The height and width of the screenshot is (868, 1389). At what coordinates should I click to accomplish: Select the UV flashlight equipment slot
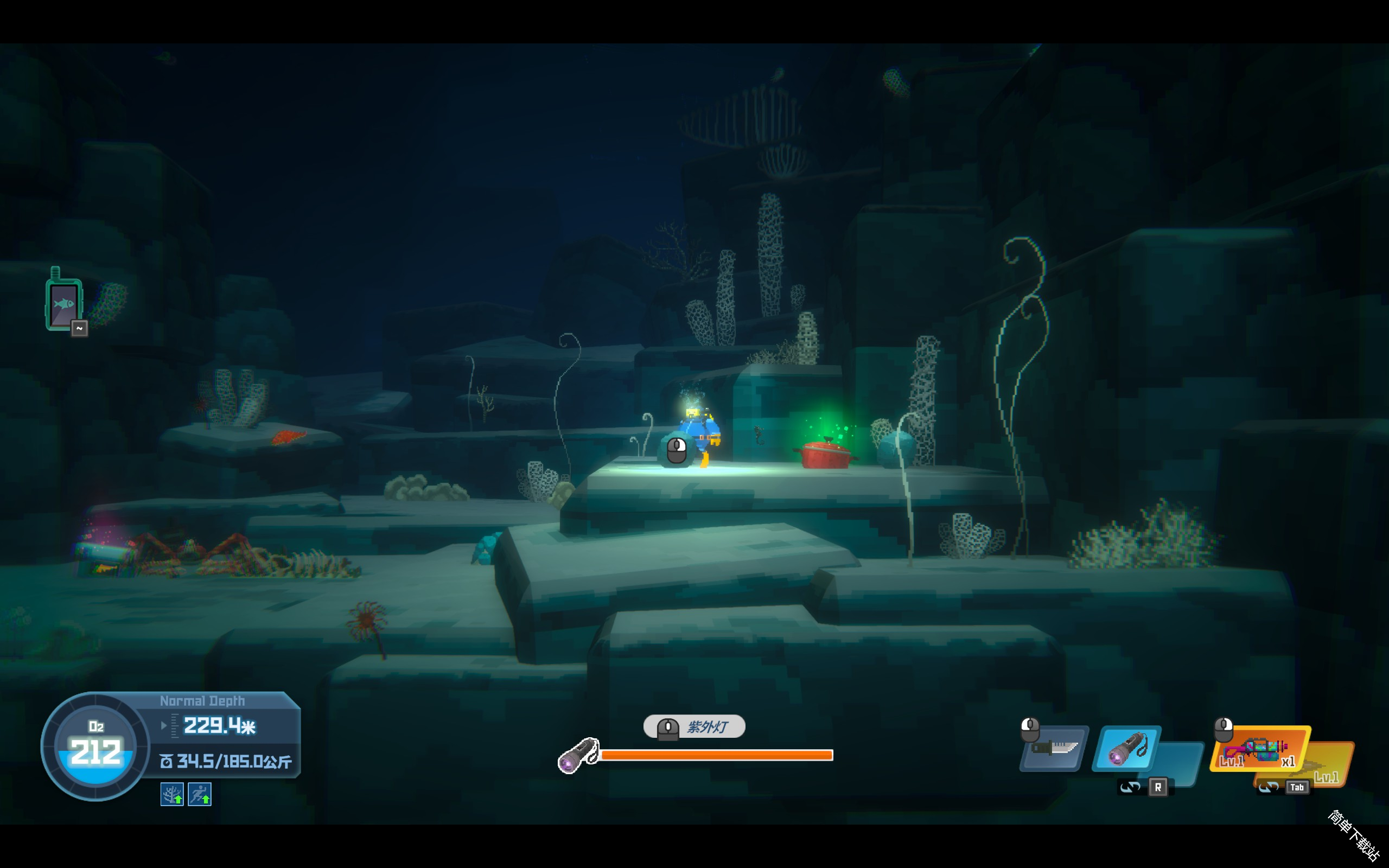click(1126, 748)
